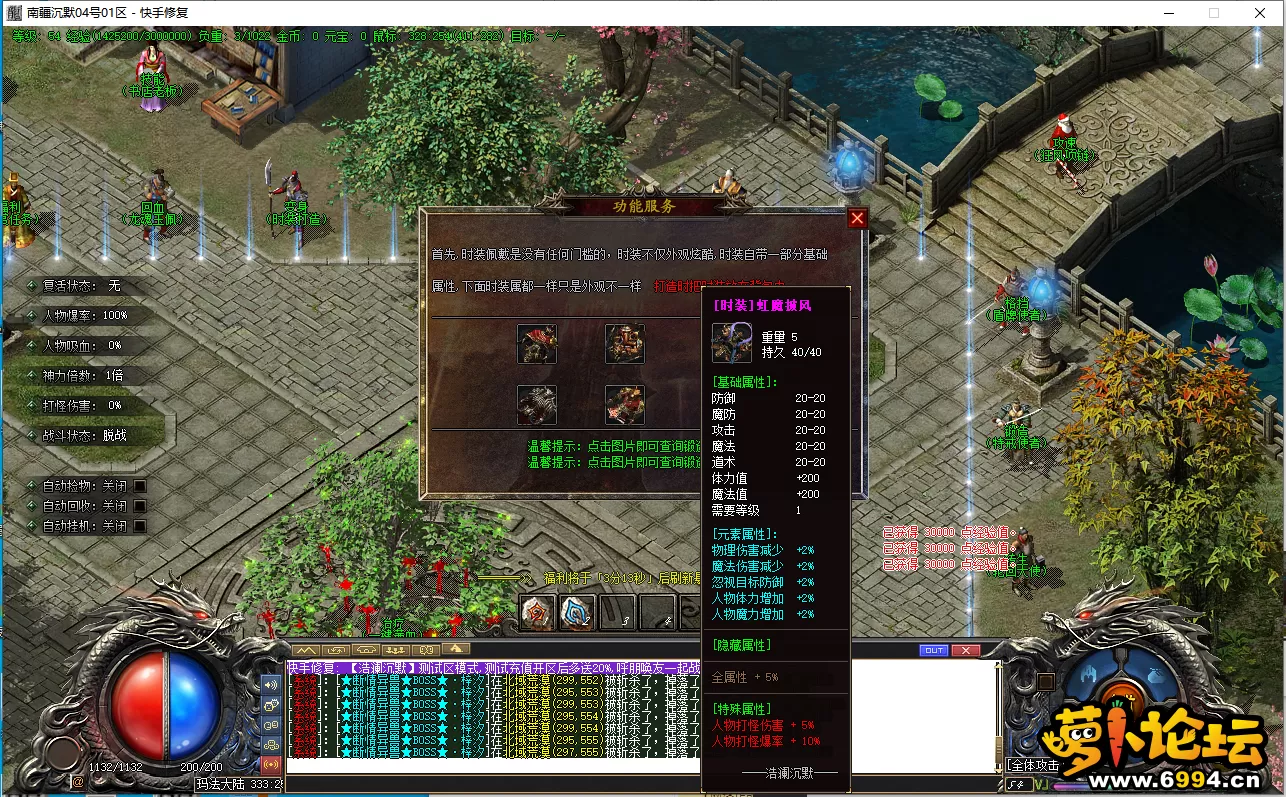Toggle the speaker sound button beside chat
Viewport: 1286px width, 797px height.
(x=271, y=685)
